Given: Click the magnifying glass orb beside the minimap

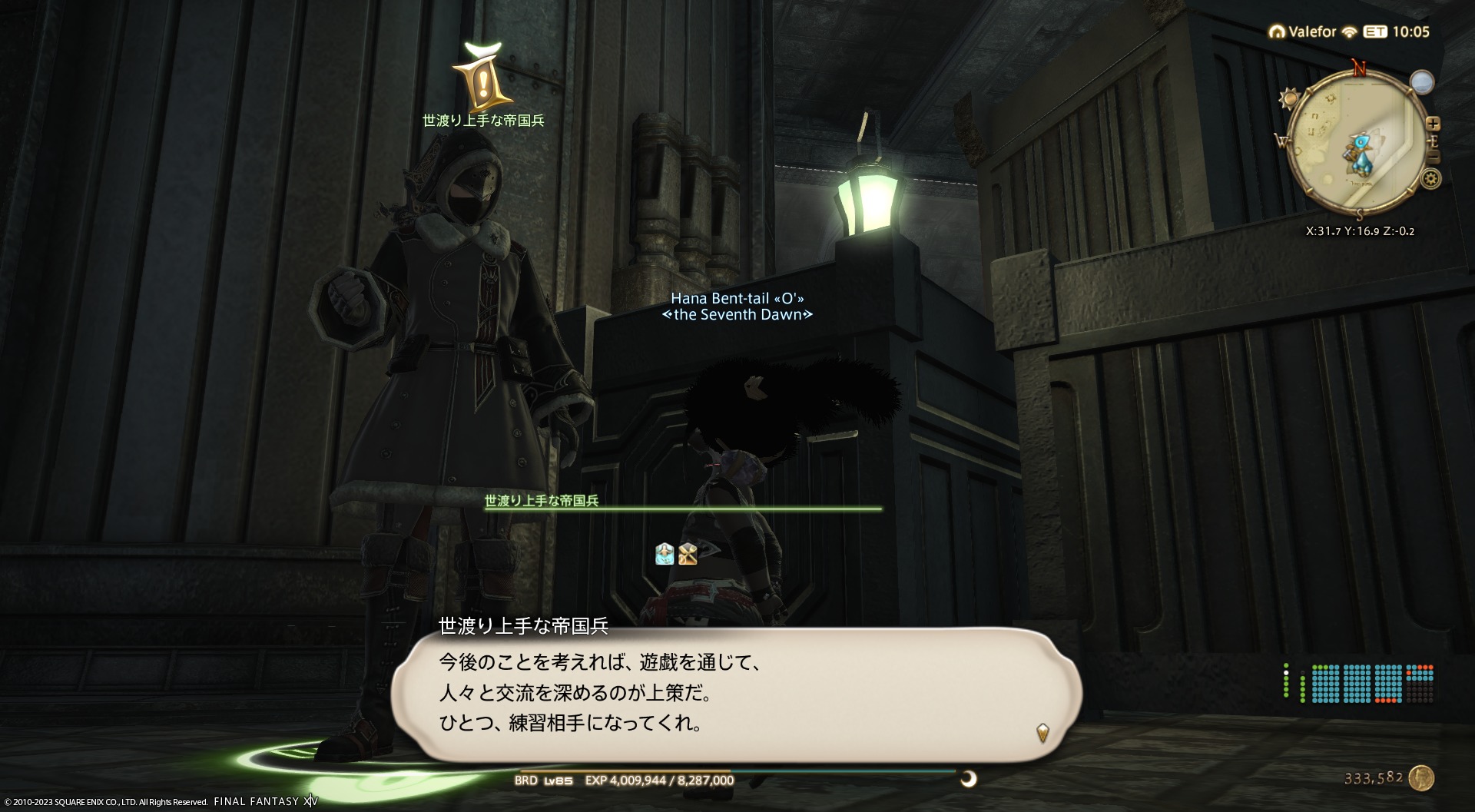Looking at the screenshot, I should tap(1422, 82).
